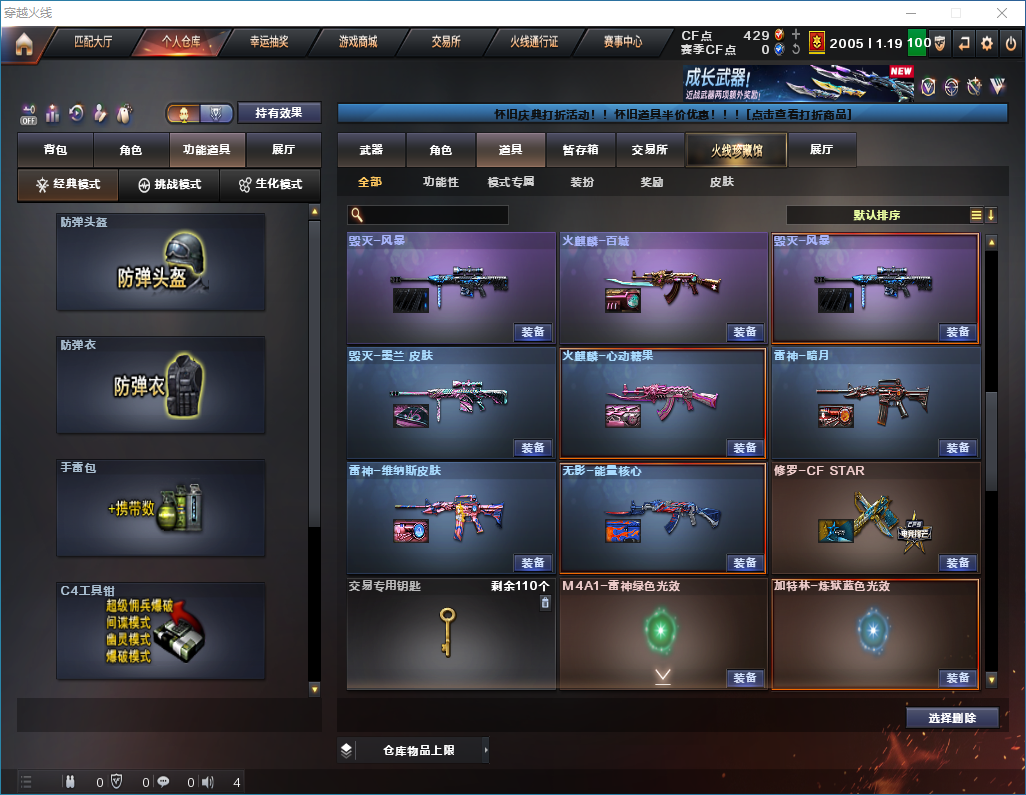Image resolution: width=1026 pixels, height=795 pixels.
Task: Filter items by 功能性 category
Action: pos(440,182)
